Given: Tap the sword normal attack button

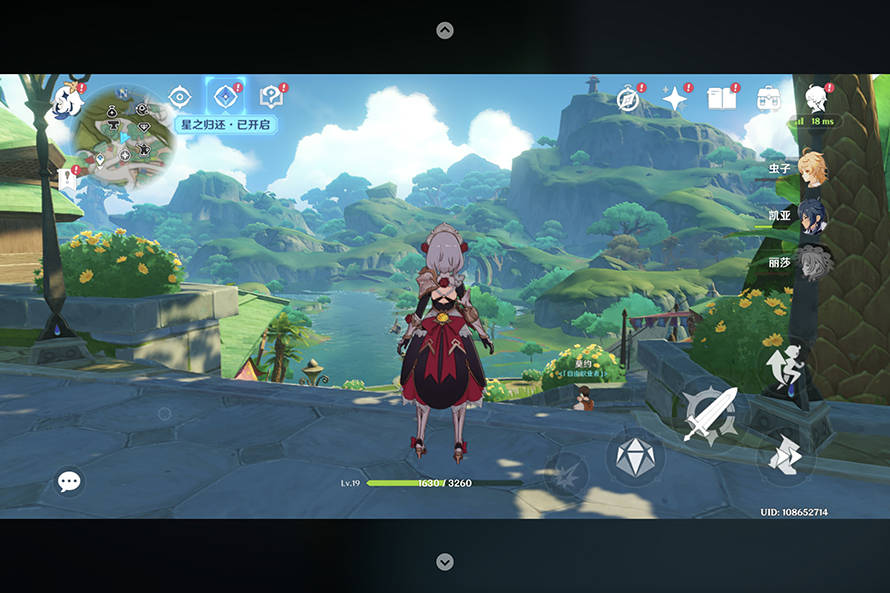Looking at the screenshot, I should pyautogui.click(x=711, y=414).
